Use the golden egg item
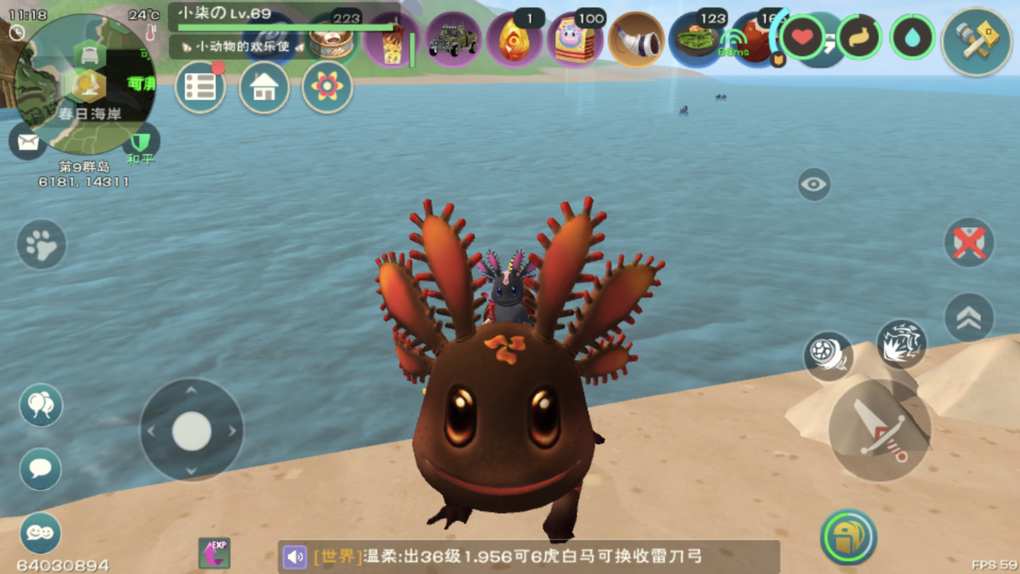This screenshot has width=1020, height=574. 514,40
